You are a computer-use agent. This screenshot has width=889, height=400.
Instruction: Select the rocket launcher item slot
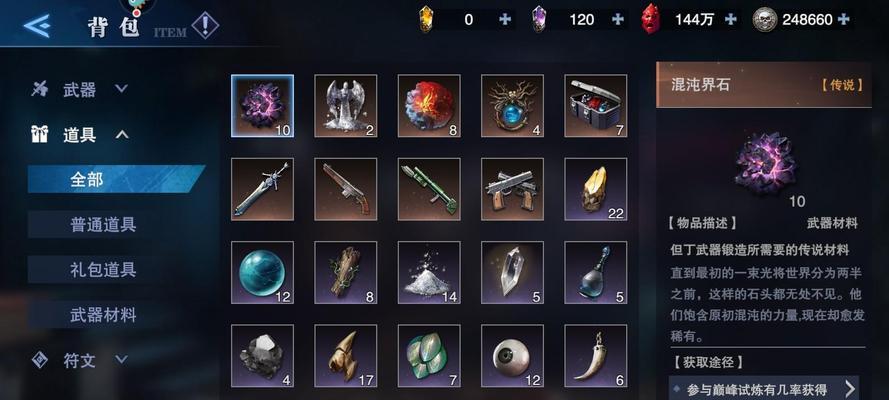point(429,189)
